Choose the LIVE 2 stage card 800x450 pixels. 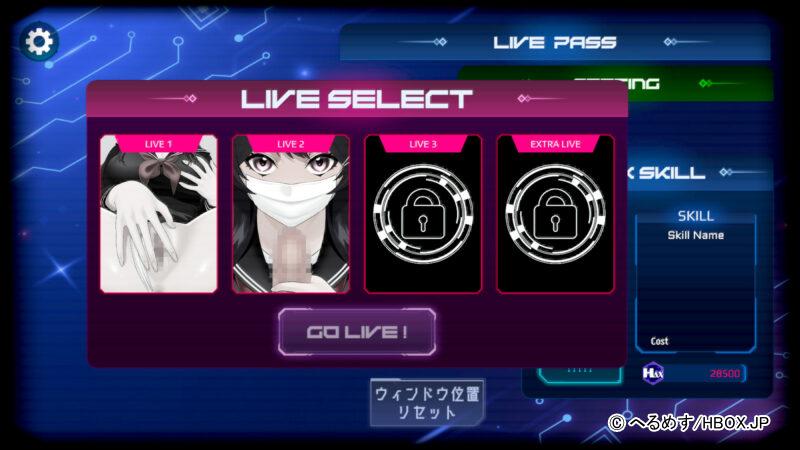[291, 213]
